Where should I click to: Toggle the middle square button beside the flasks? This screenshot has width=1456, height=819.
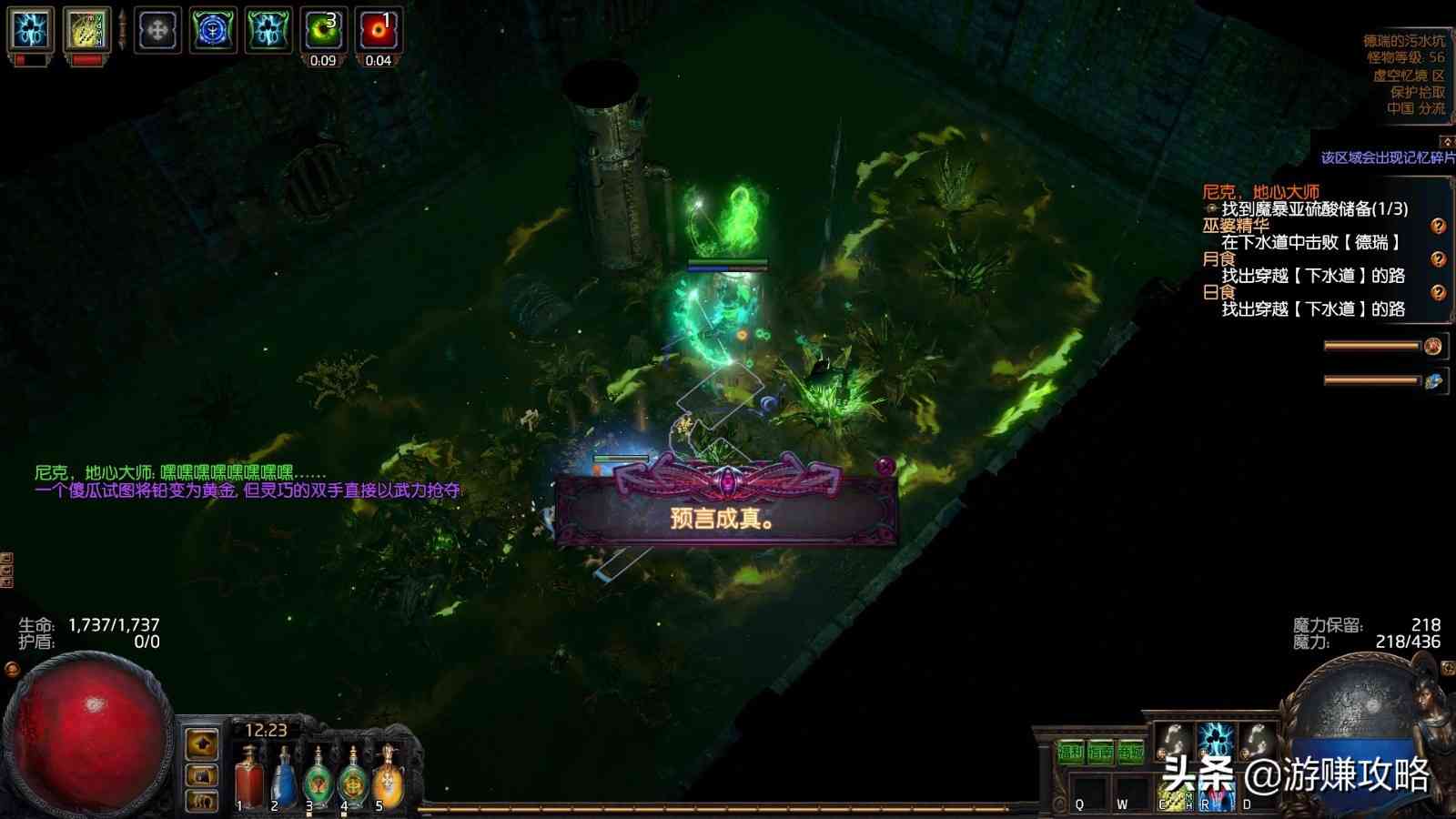(x=201, y=775)
